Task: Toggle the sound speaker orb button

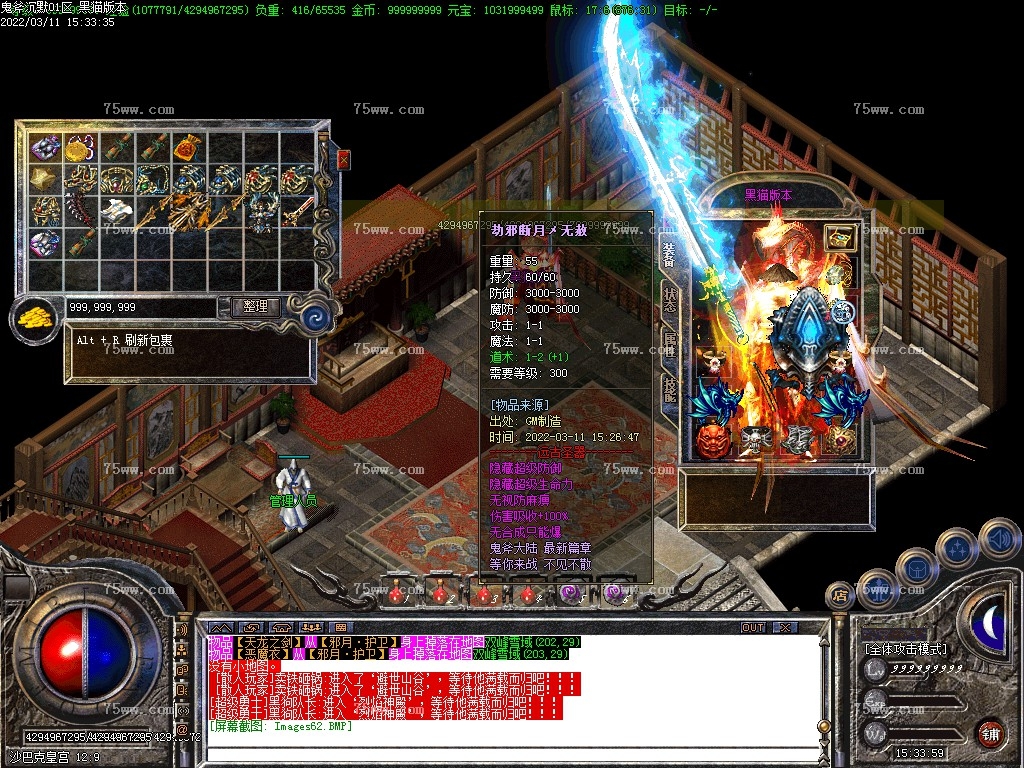Action: [x=998, y=539]
